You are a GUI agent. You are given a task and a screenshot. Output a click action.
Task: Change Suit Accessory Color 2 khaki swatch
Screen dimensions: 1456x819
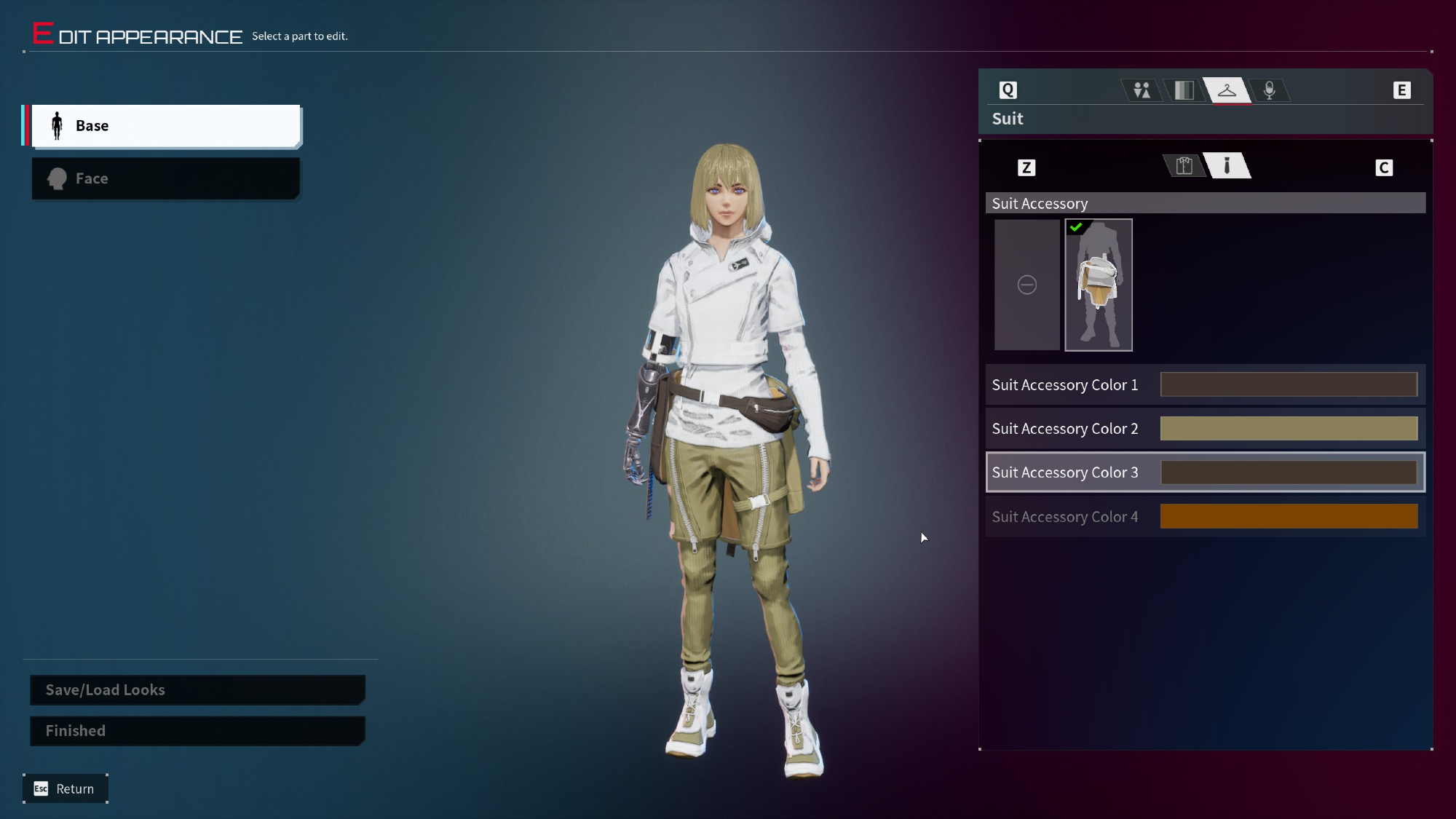pyautogui.click(x=1288, y=429)
